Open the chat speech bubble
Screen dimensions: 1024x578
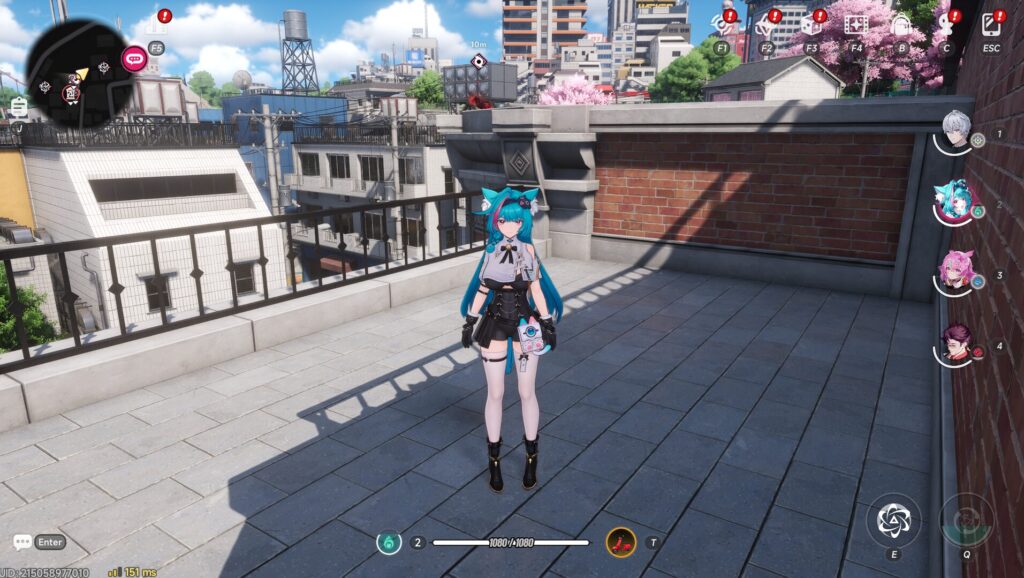point(22,542)
